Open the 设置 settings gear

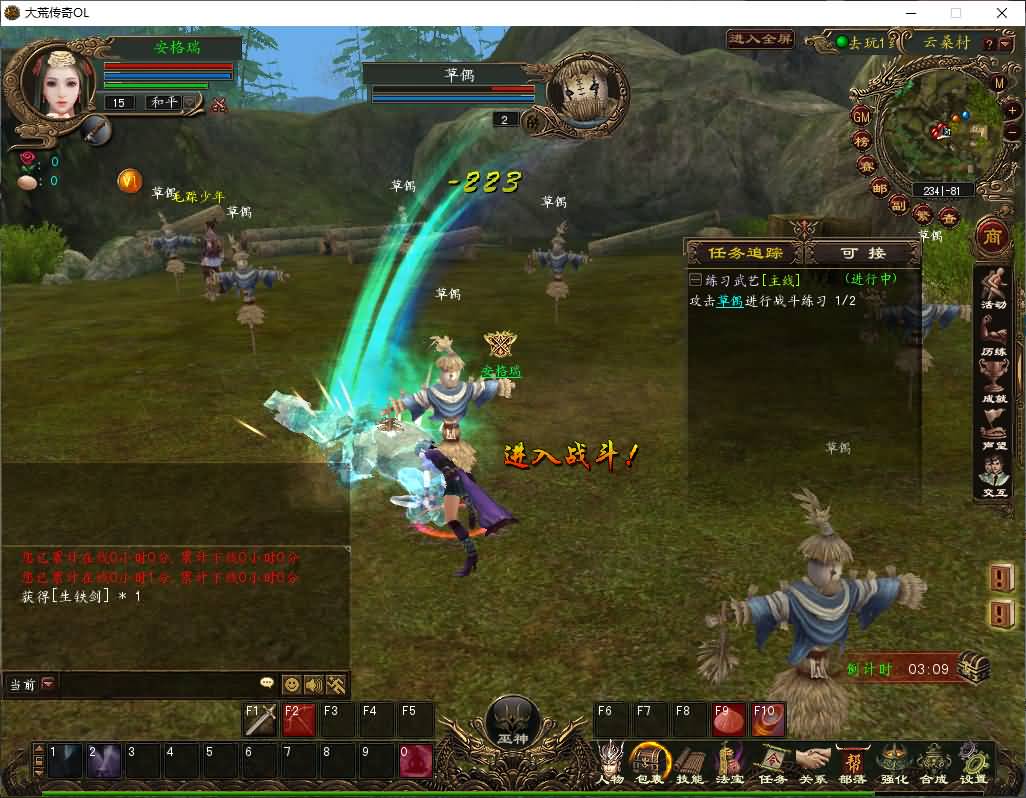pos(973,763)
